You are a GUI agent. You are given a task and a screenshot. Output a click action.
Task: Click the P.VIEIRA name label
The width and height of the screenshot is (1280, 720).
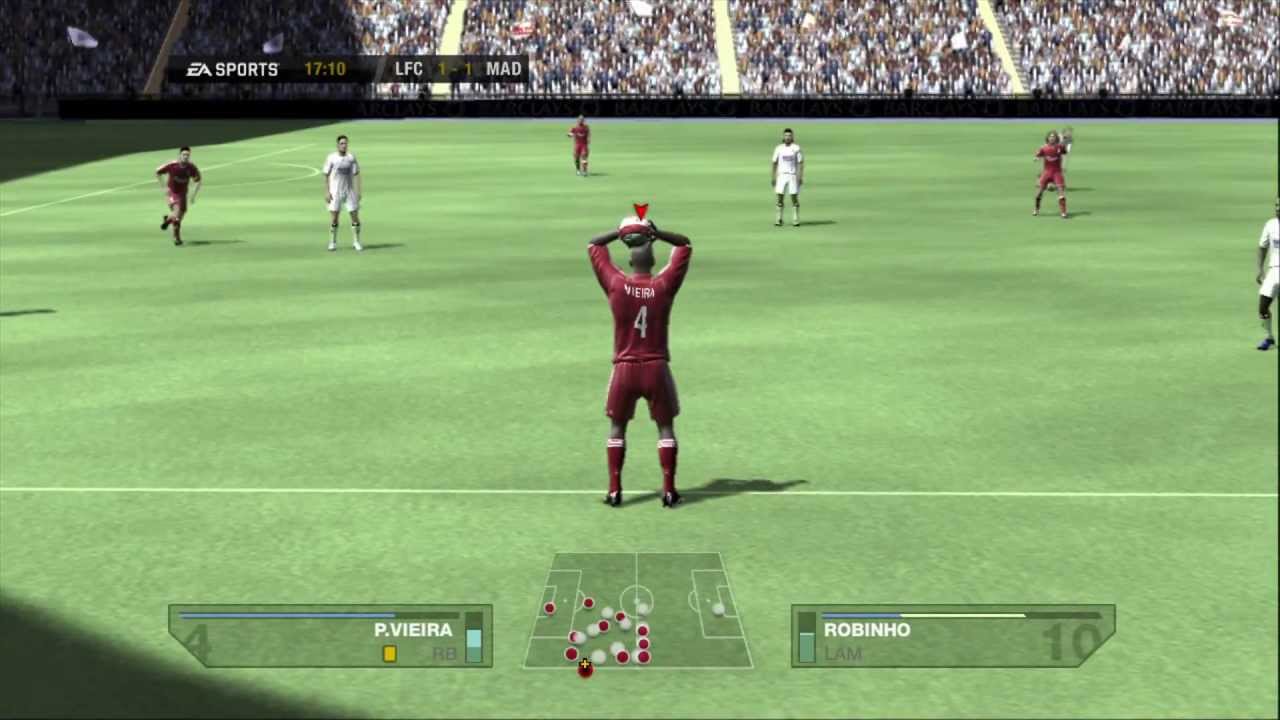(413, 630)
